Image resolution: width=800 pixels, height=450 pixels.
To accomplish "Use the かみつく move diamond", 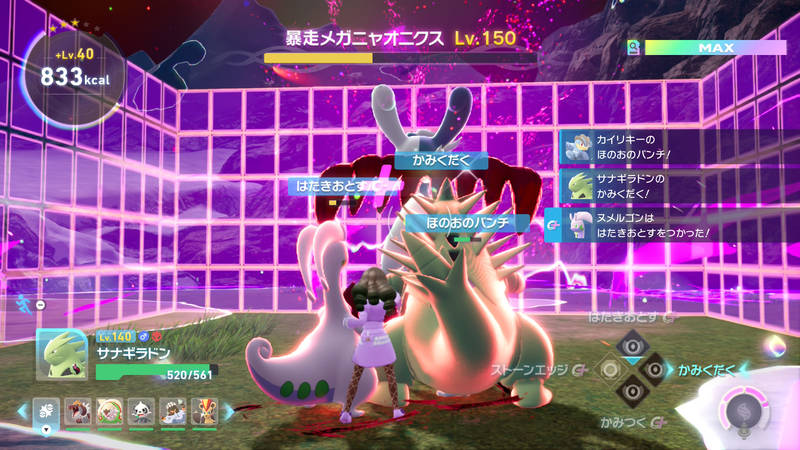I will 632,393.
